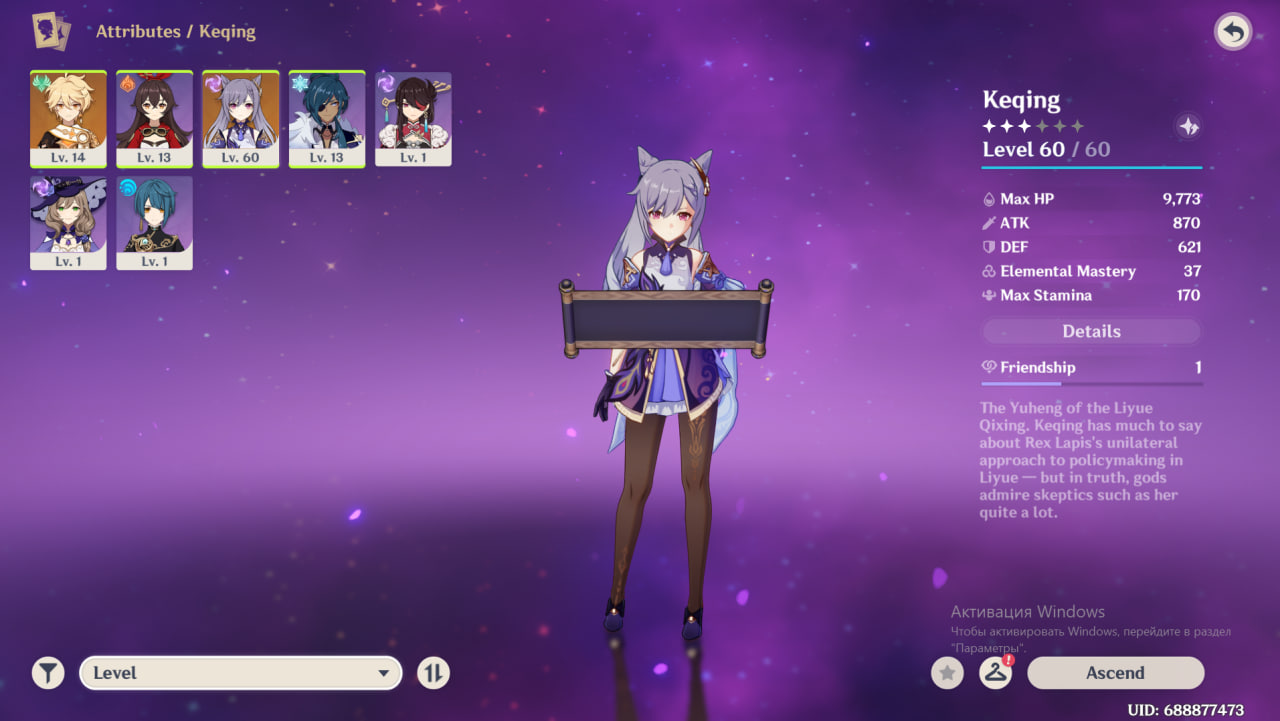The width and height of the screenshot is (1280, 721).
Task: Ascend Keqing with the Ascend button
Action: [x=1115, y=673]
